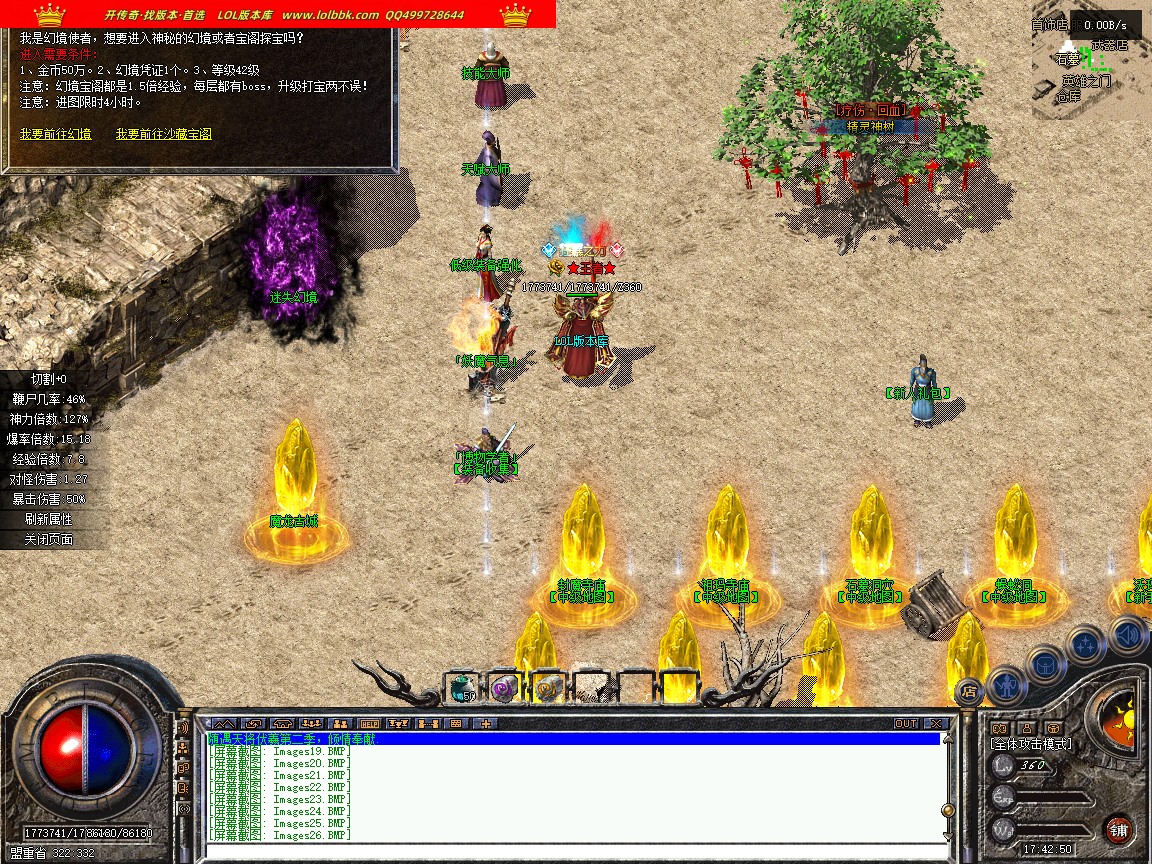This screenshot has height=864, width=1152.
Task: Open the stall with red 铺 button
Action: tap(1118, 829)
